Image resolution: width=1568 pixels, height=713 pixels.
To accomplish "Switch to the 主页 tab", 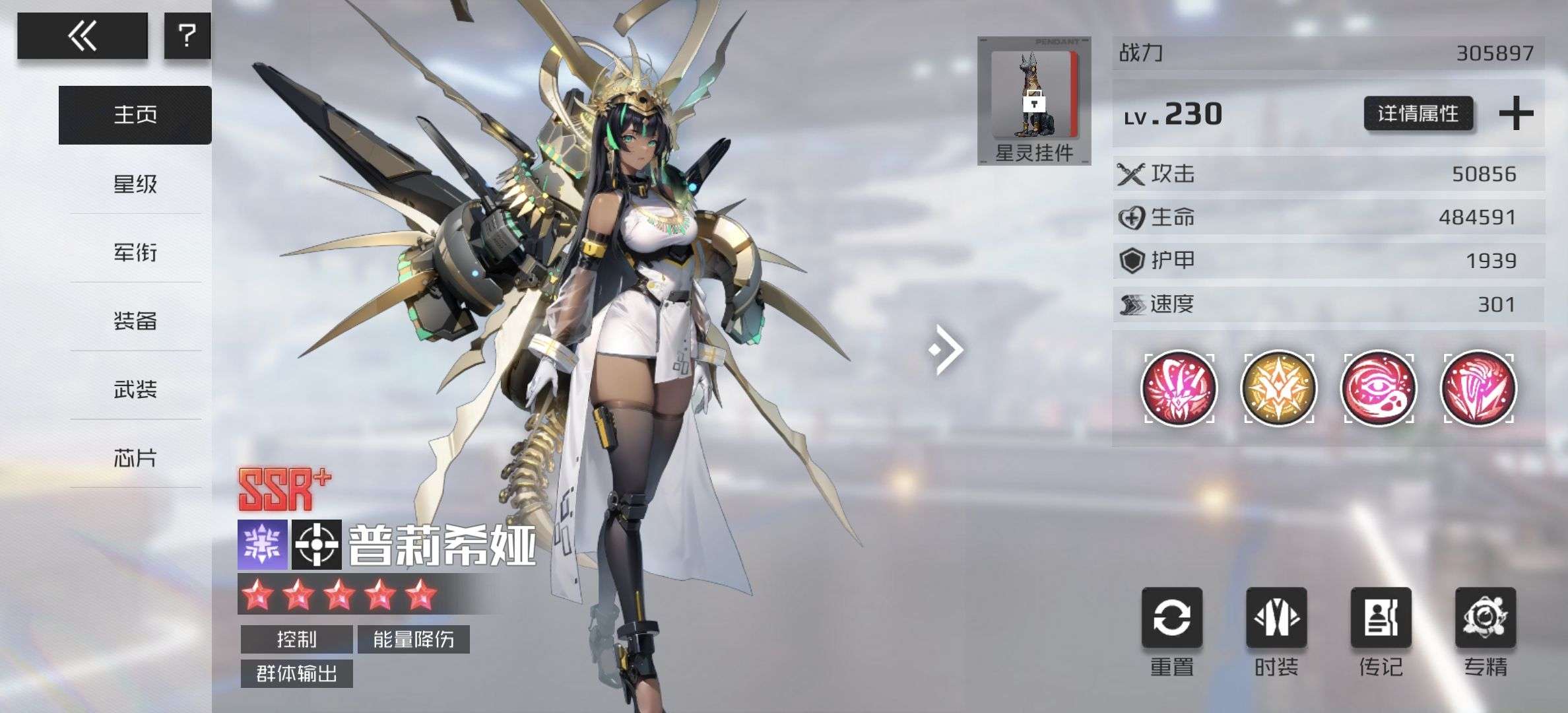I will (x=135, y=115).
